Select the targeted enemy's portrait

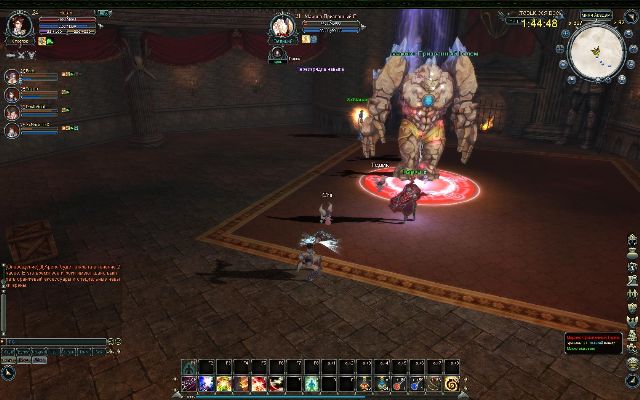(x=282, y=27)
